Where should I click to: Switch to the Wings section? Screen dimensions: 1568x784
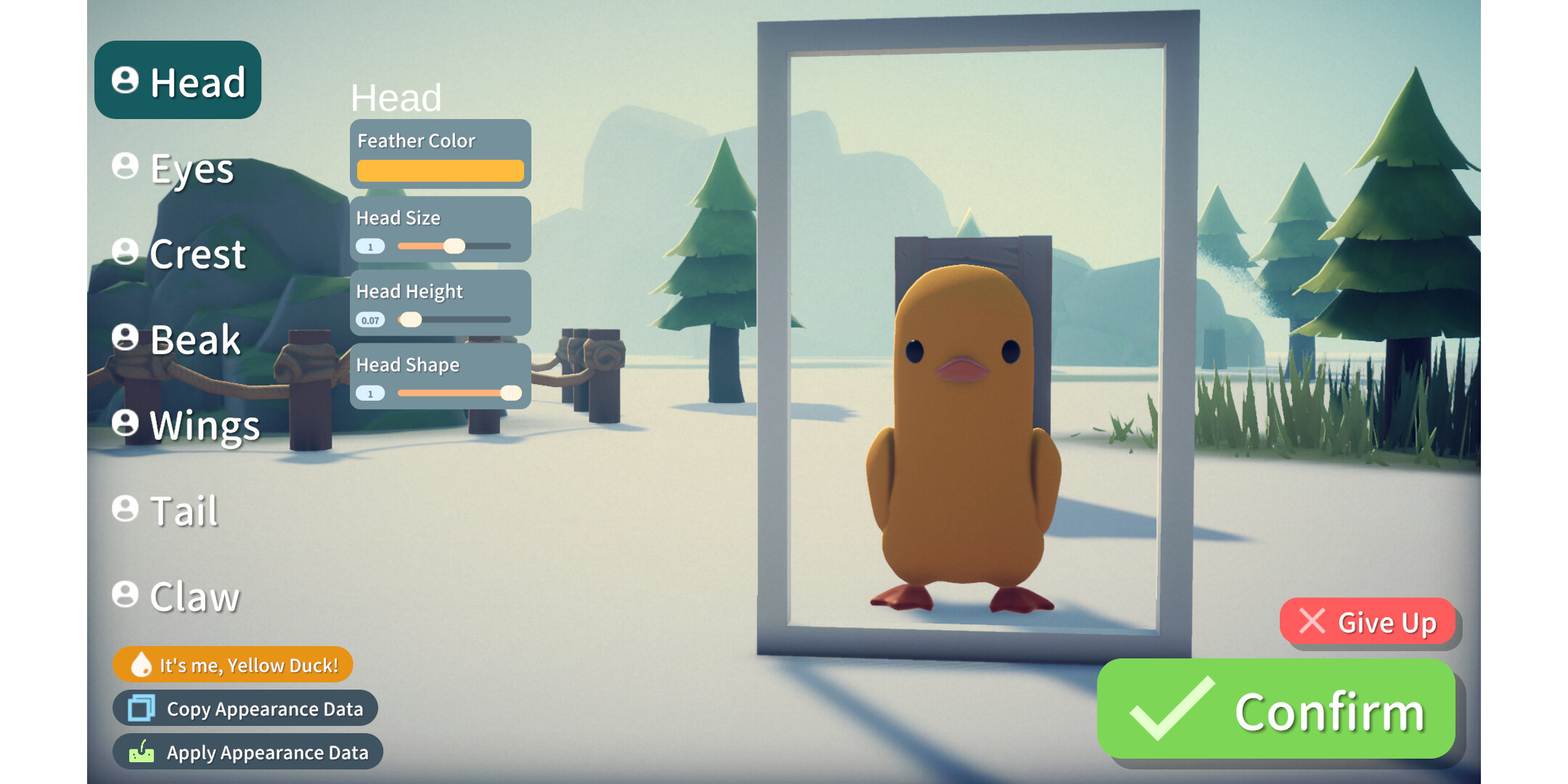[186, 425]
